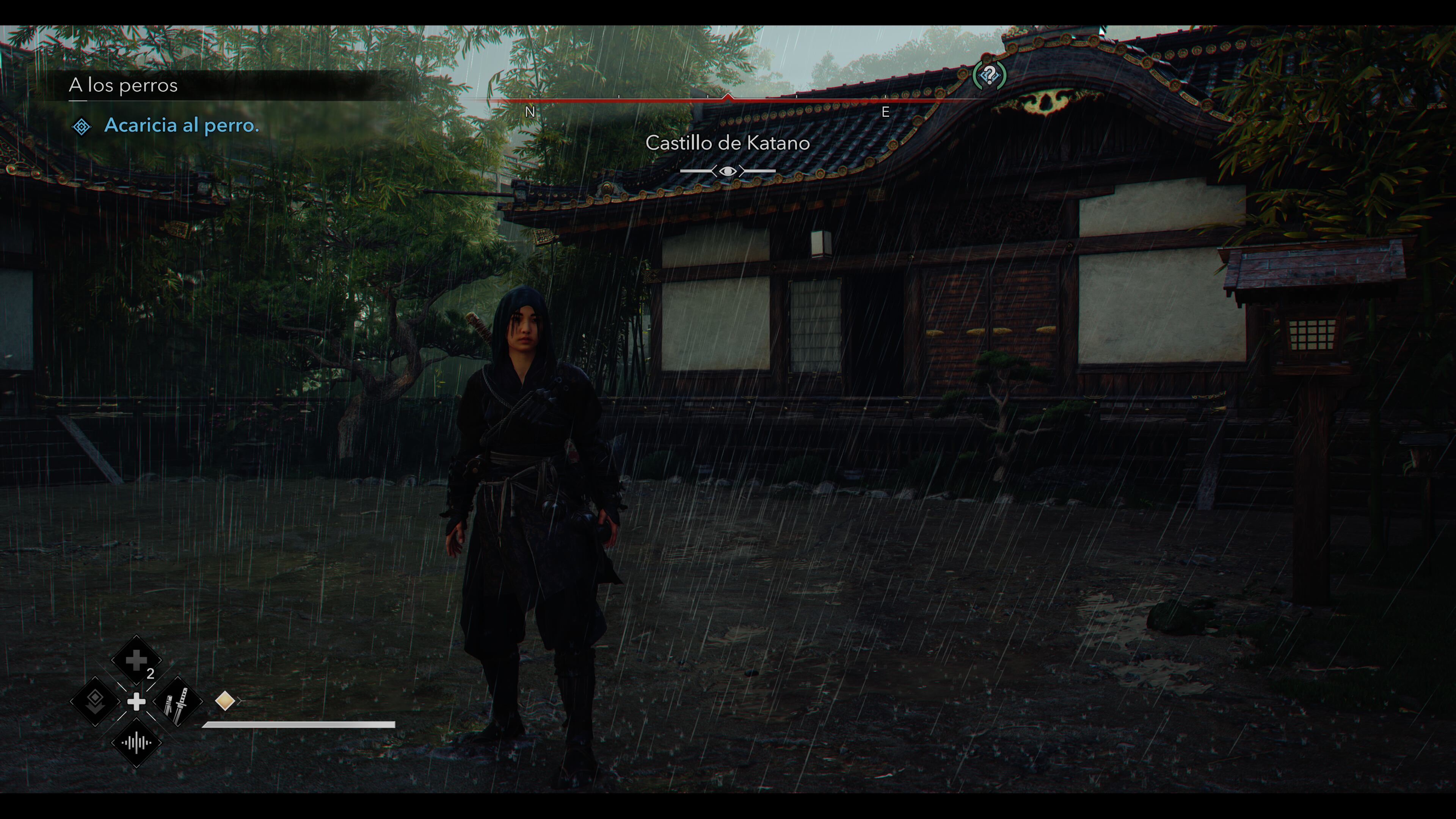The width and height of the screenshot is (1456, 819).
Task: Open the "A los perros" quest tracker
Action: pyautogui.click(x=123, y=85)
